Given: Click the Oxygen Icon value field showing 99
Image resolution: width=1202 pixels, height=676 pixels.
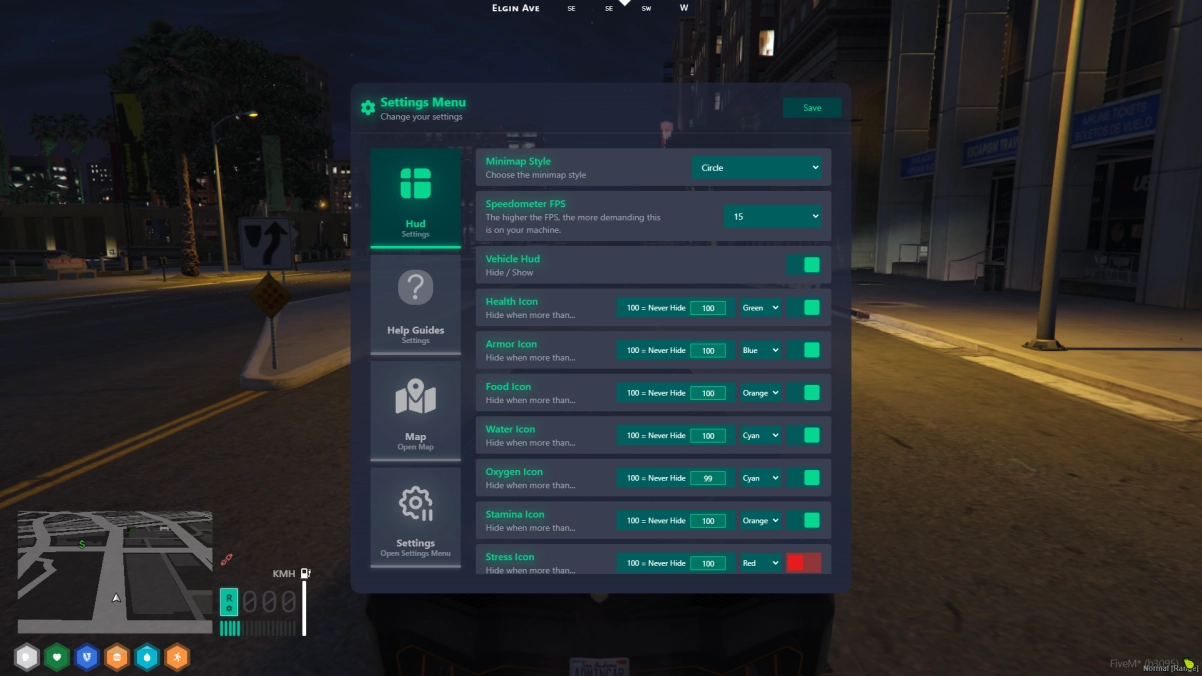Looking at the screenshot, I should pos(708,479).
